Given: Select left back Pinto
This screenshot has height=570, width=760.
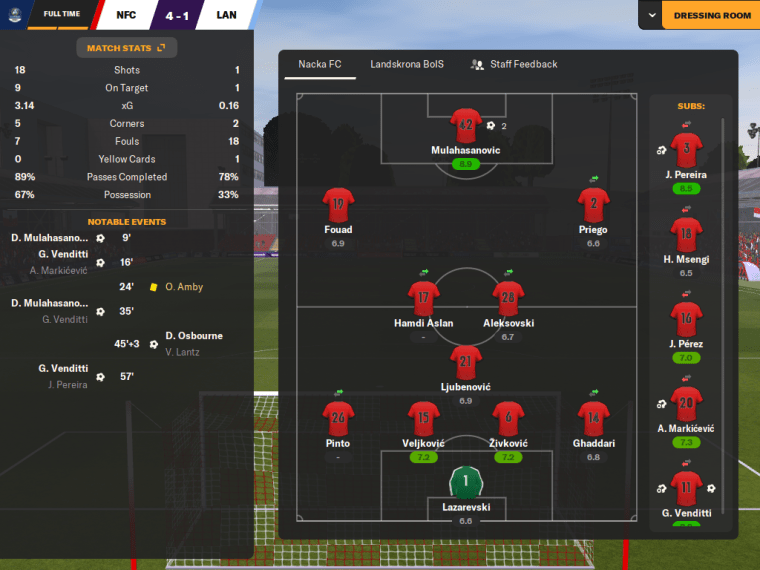Looking at the screenshot, I should tap(338, 419).
